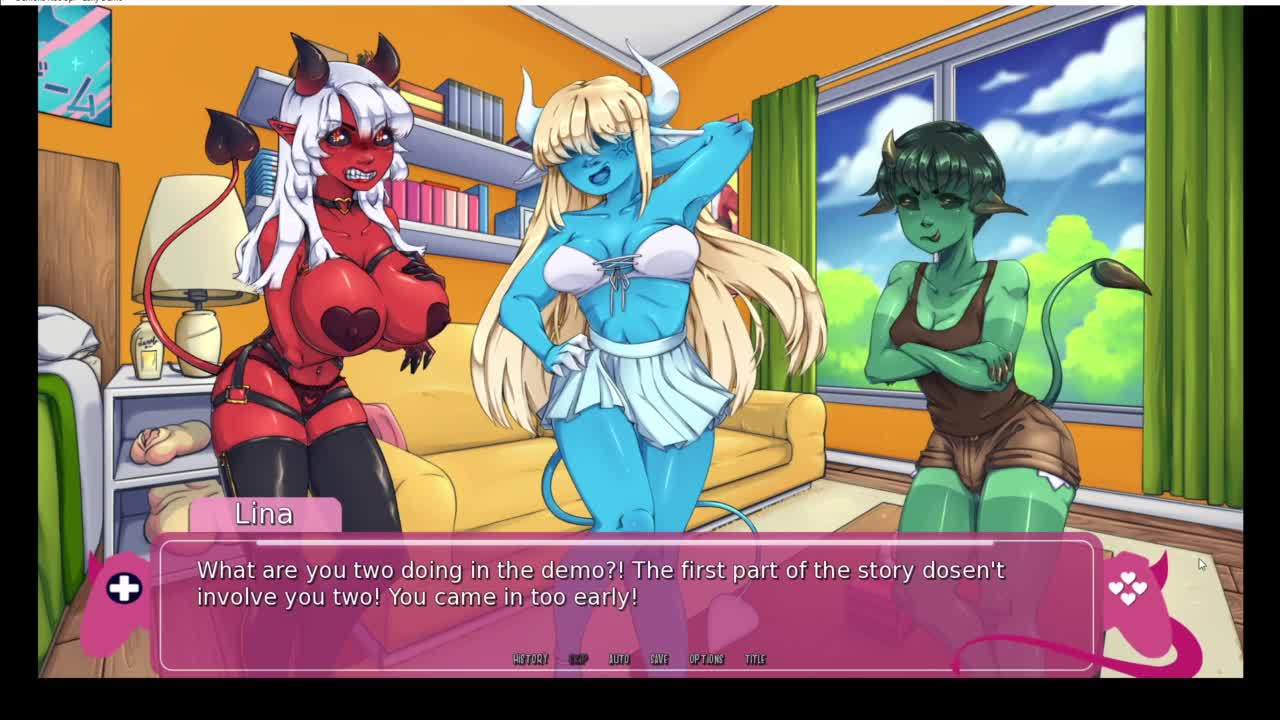1280x720 pixels.
Task: Toggle Auto text advance
Action: click(619, 659)
